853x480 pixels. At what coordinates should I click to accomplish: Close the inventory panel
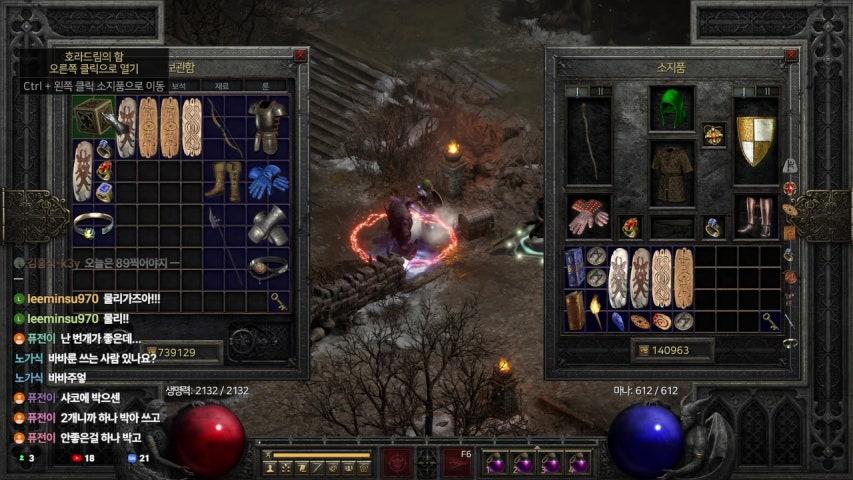point(791,57)
